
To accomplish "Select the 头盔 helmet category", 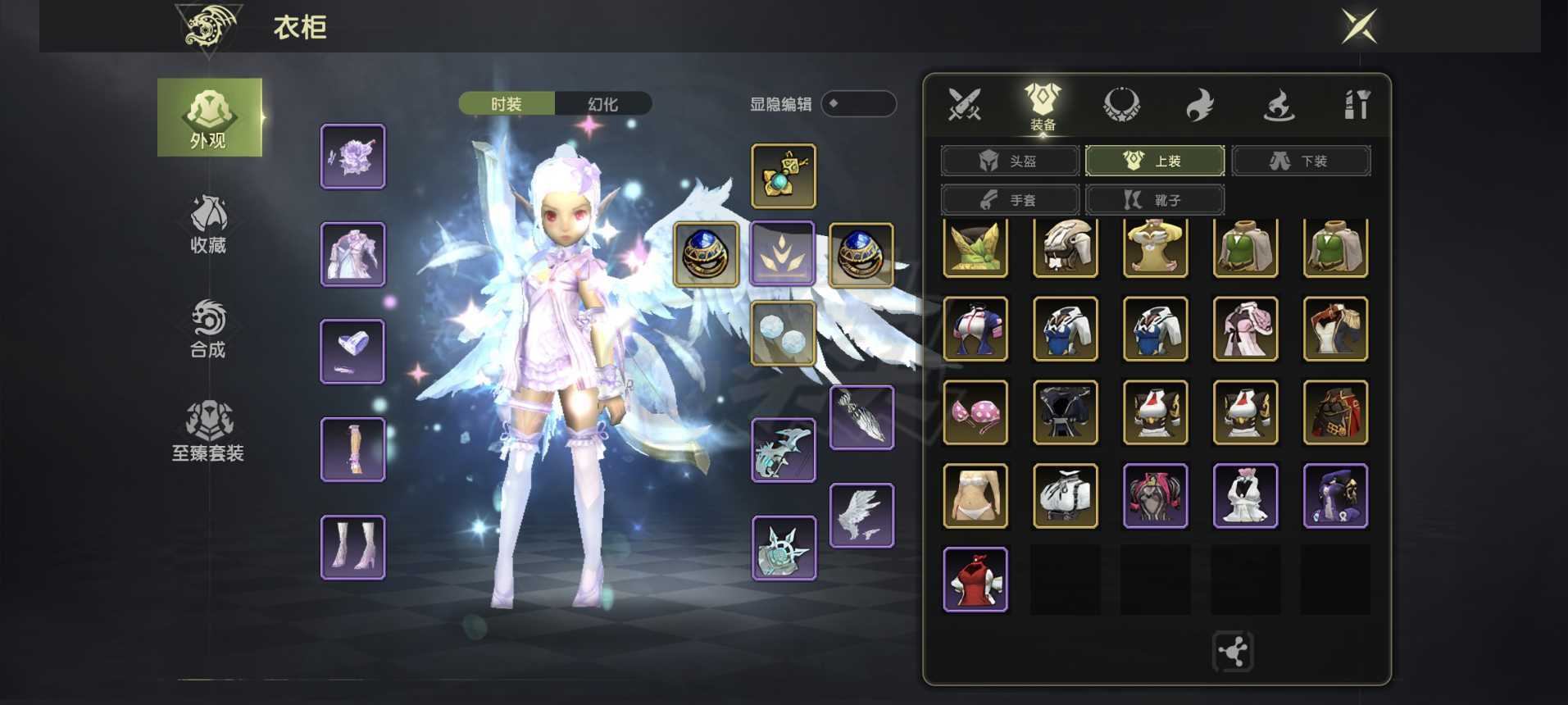I will (1009, 161).
